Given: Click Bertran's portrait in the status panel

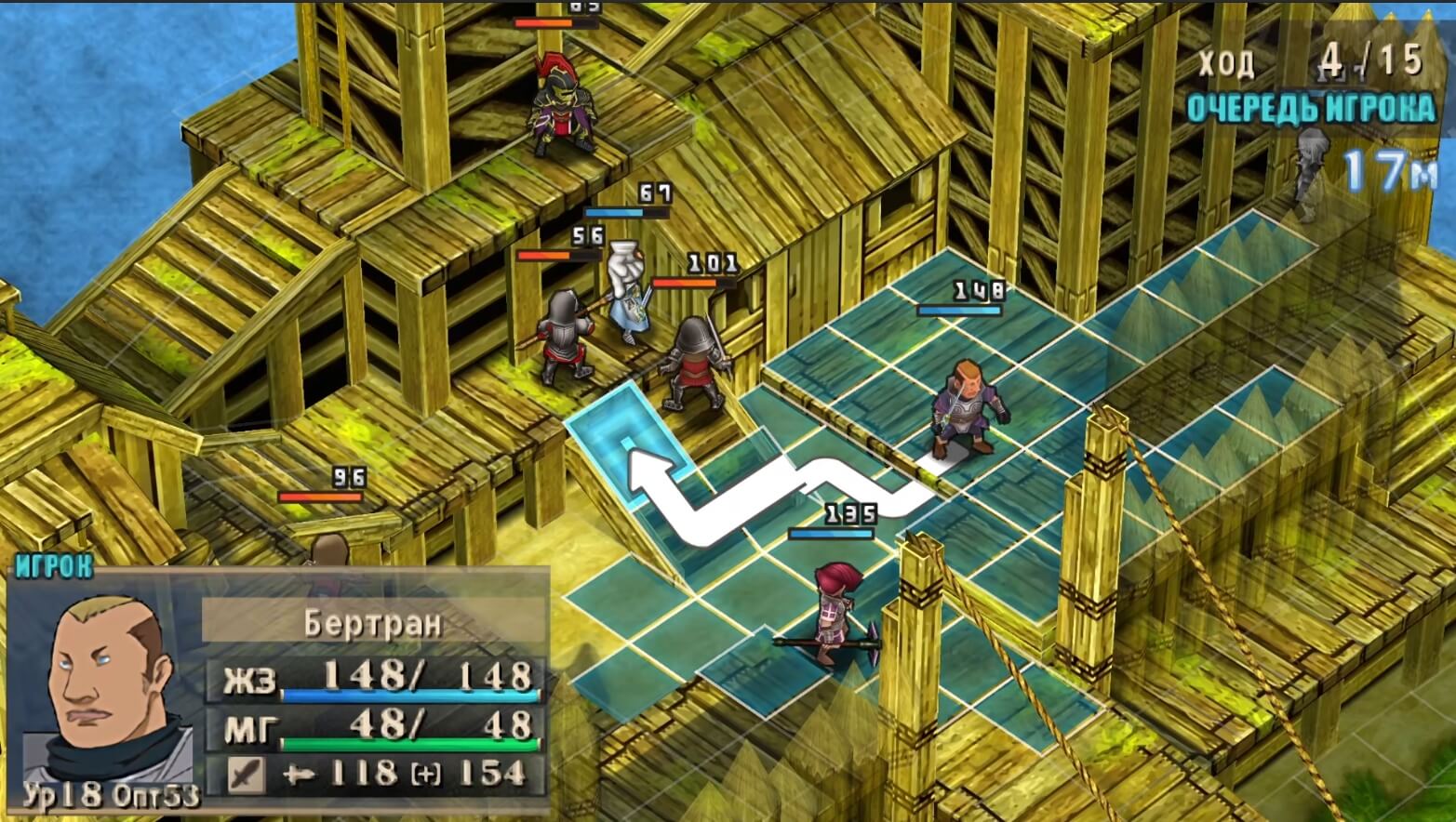Looking at the screenshot, I should pyautogui.click(x=107, y=686).
